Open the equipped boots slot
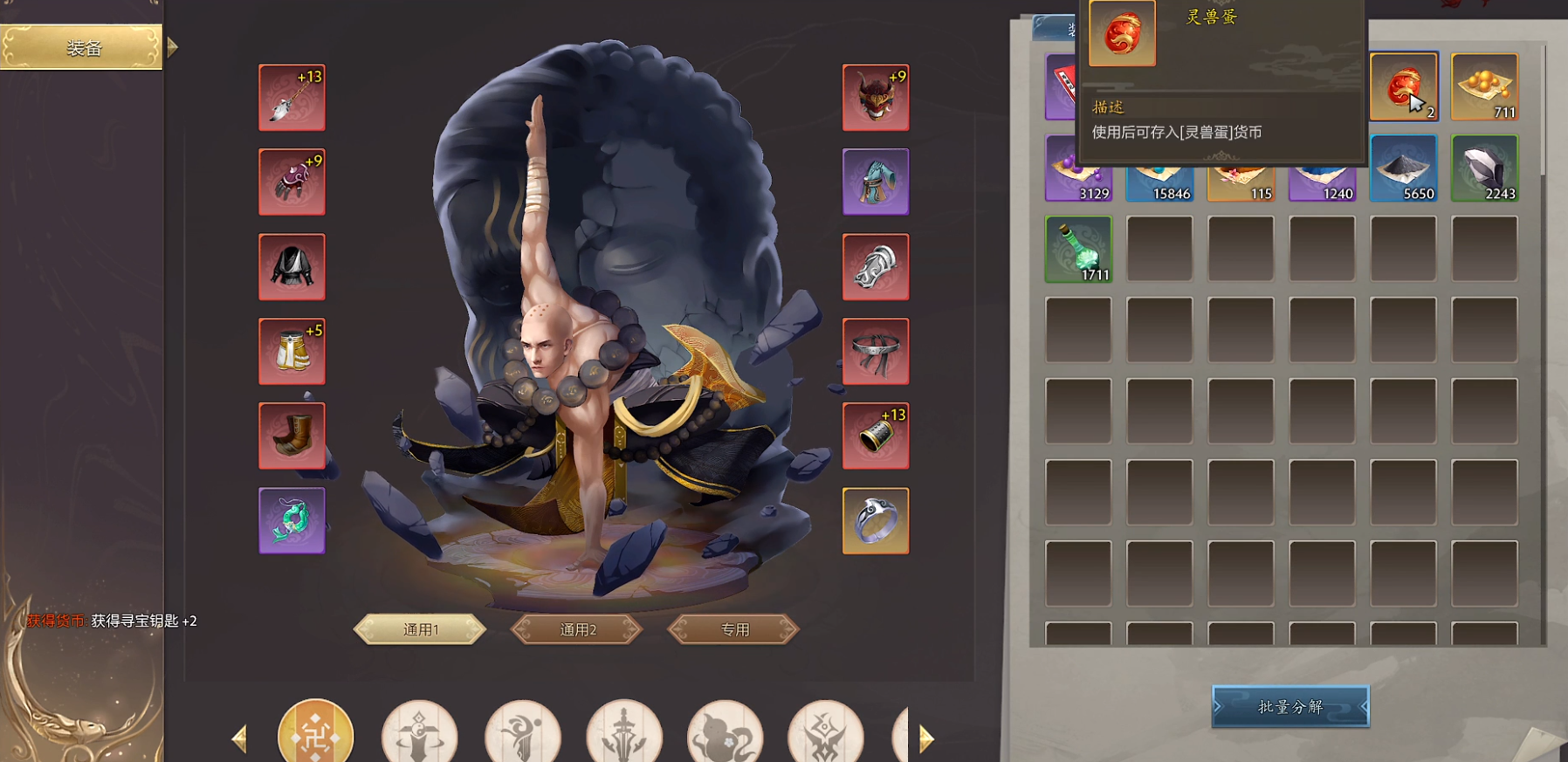This screenshot has width=1568, height=762. tap(292, 435)
